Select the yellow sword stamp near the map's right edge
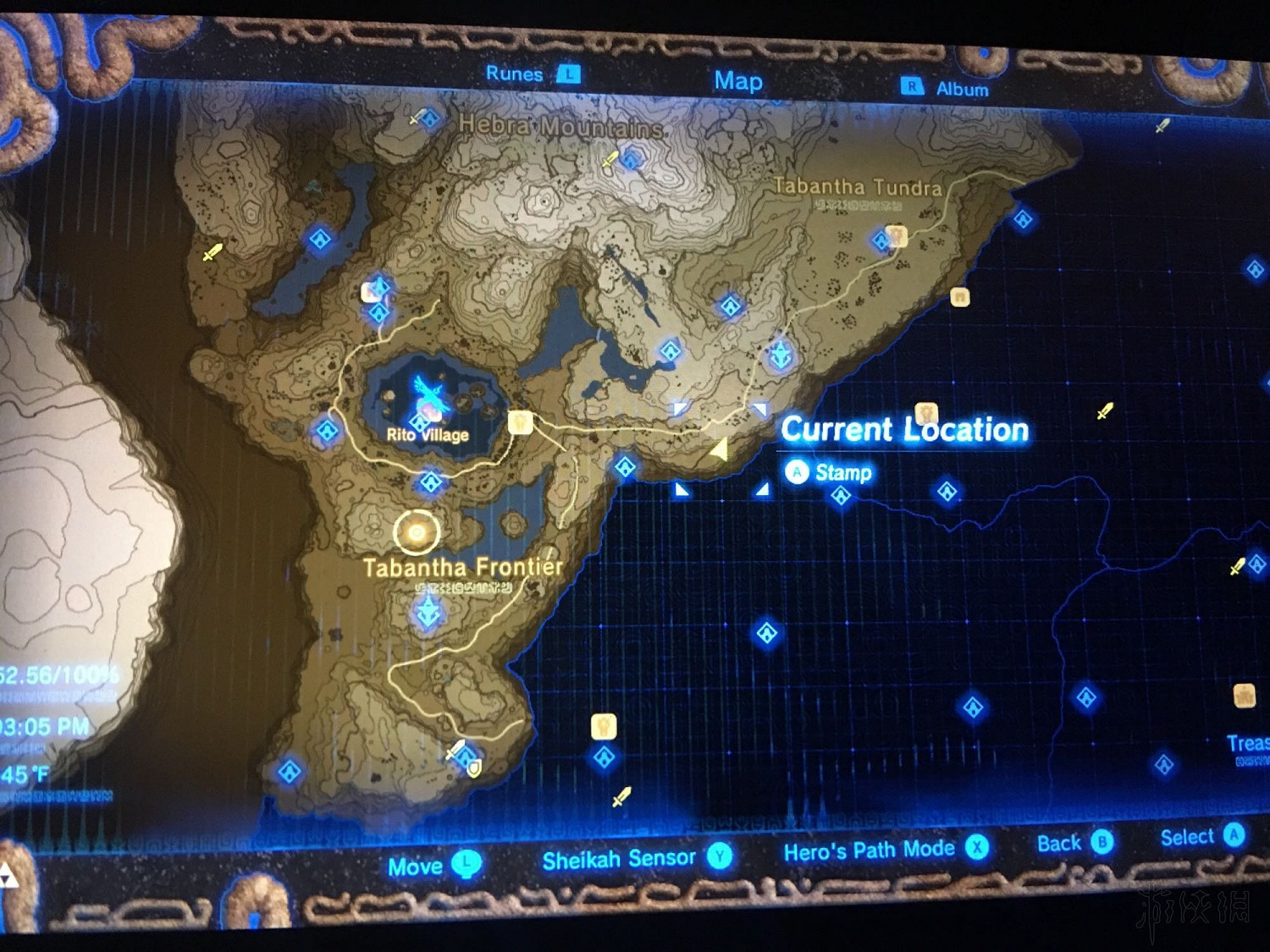The width and height of the screenshot is (1270, 952). [1235, 567]
